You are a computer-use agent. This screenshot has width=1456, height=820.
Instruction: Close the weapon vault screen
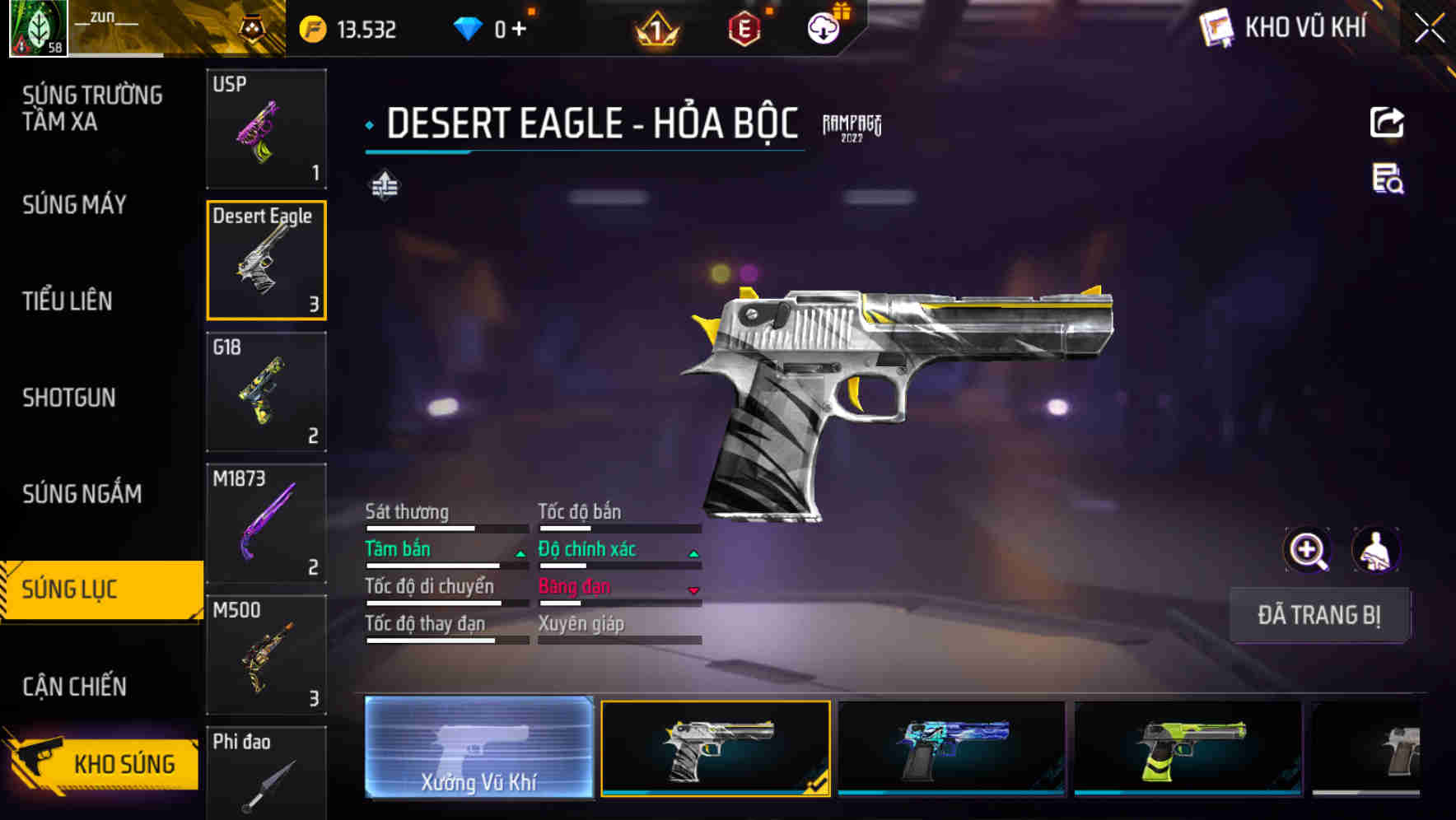[1429, 29]
